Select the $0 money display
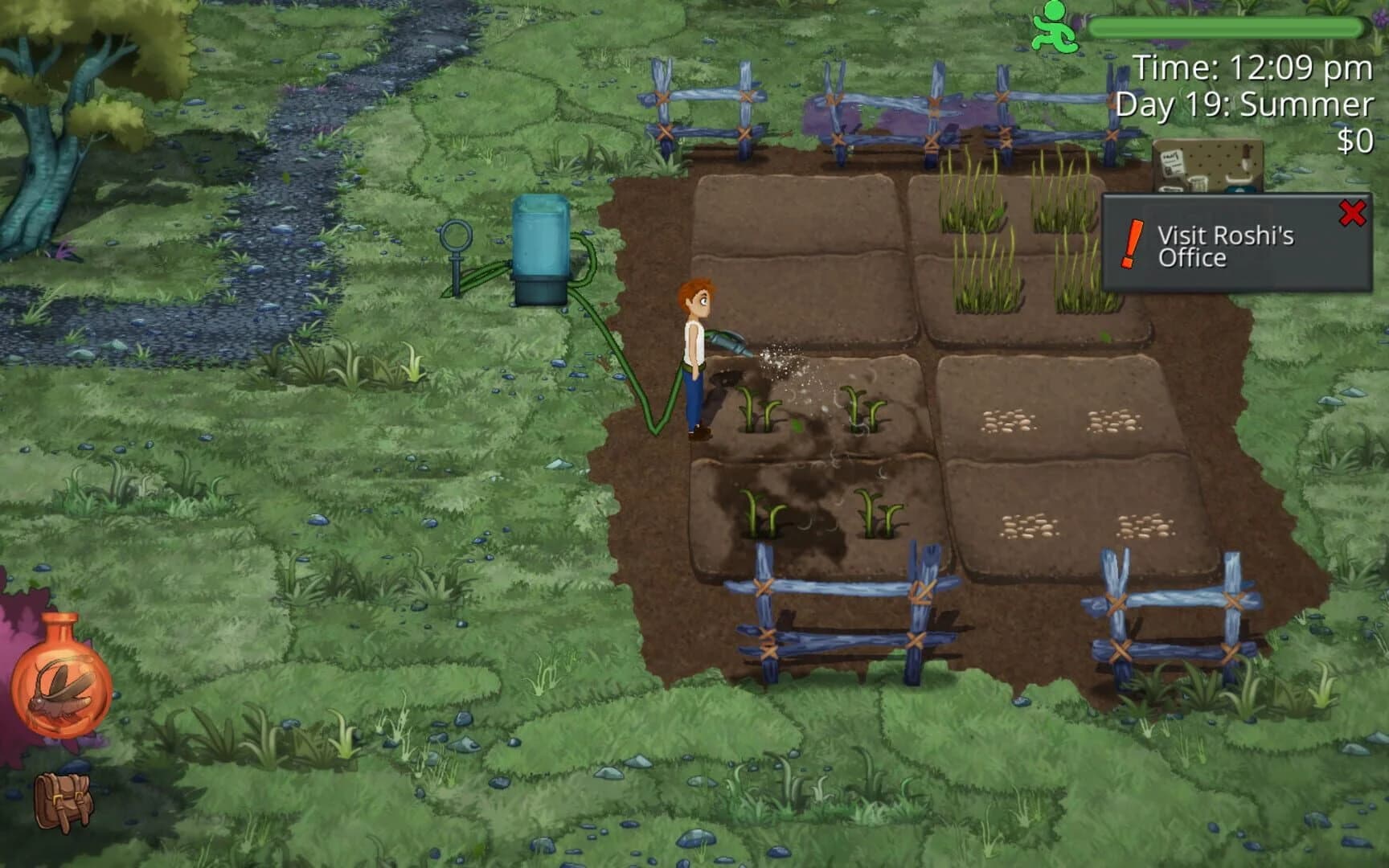1389x868 pixels. pos(1355,141)
